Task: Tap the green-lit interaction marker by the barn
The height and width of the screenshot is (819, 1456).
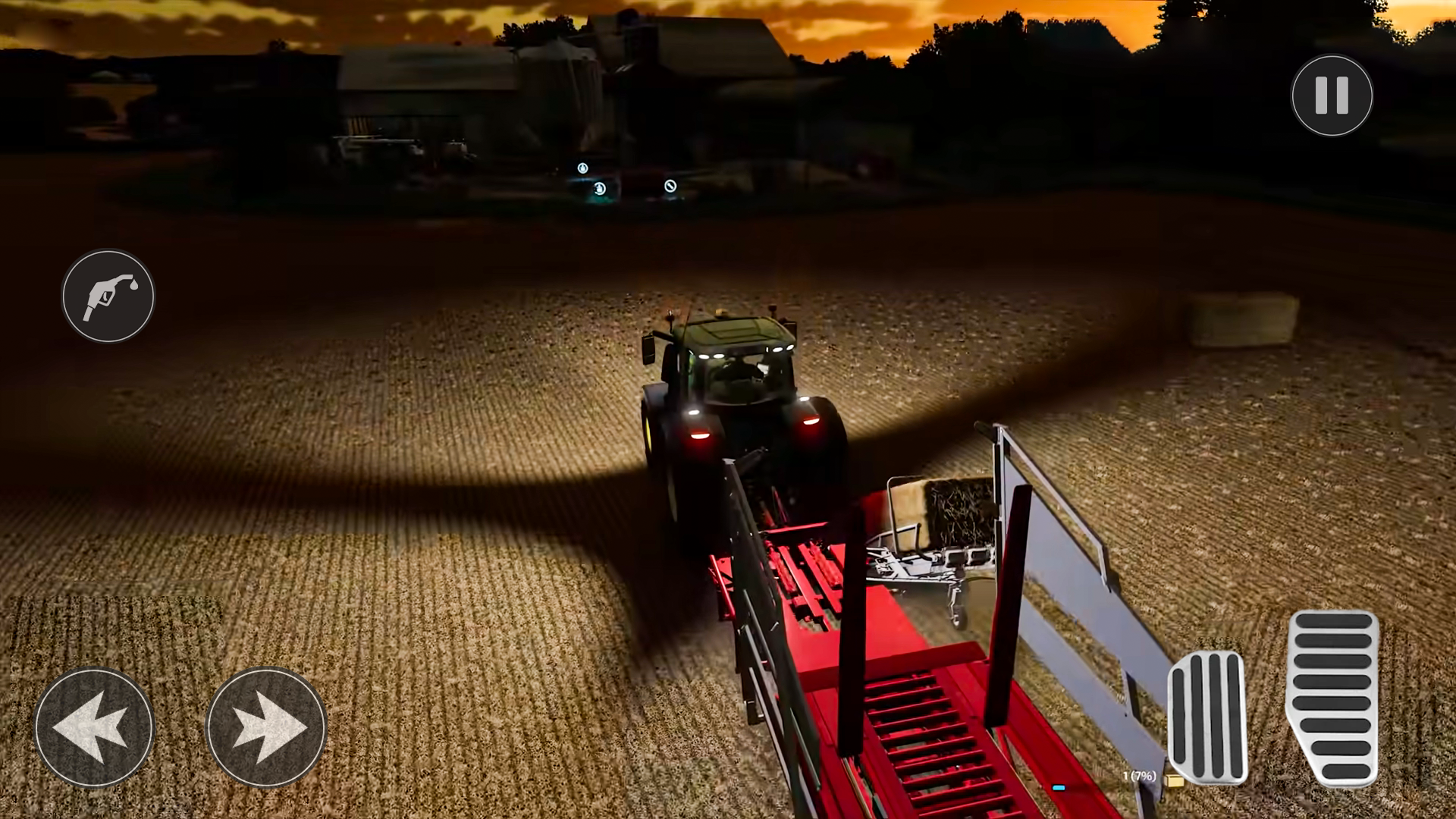Action: [600, 188]
